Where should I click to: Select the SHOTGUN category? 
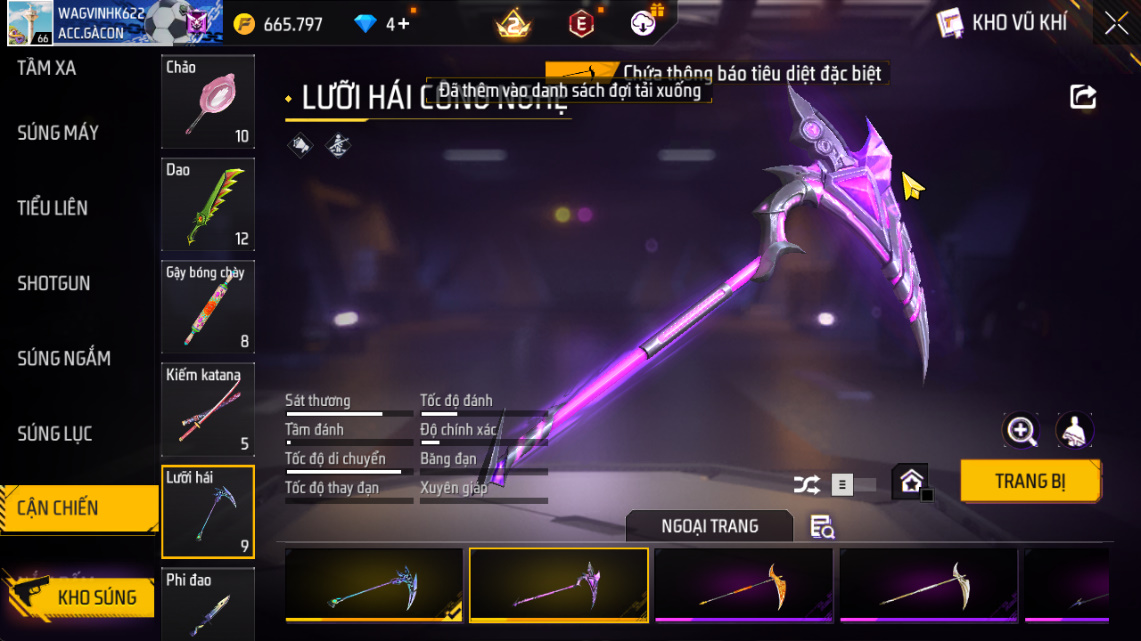54,283
